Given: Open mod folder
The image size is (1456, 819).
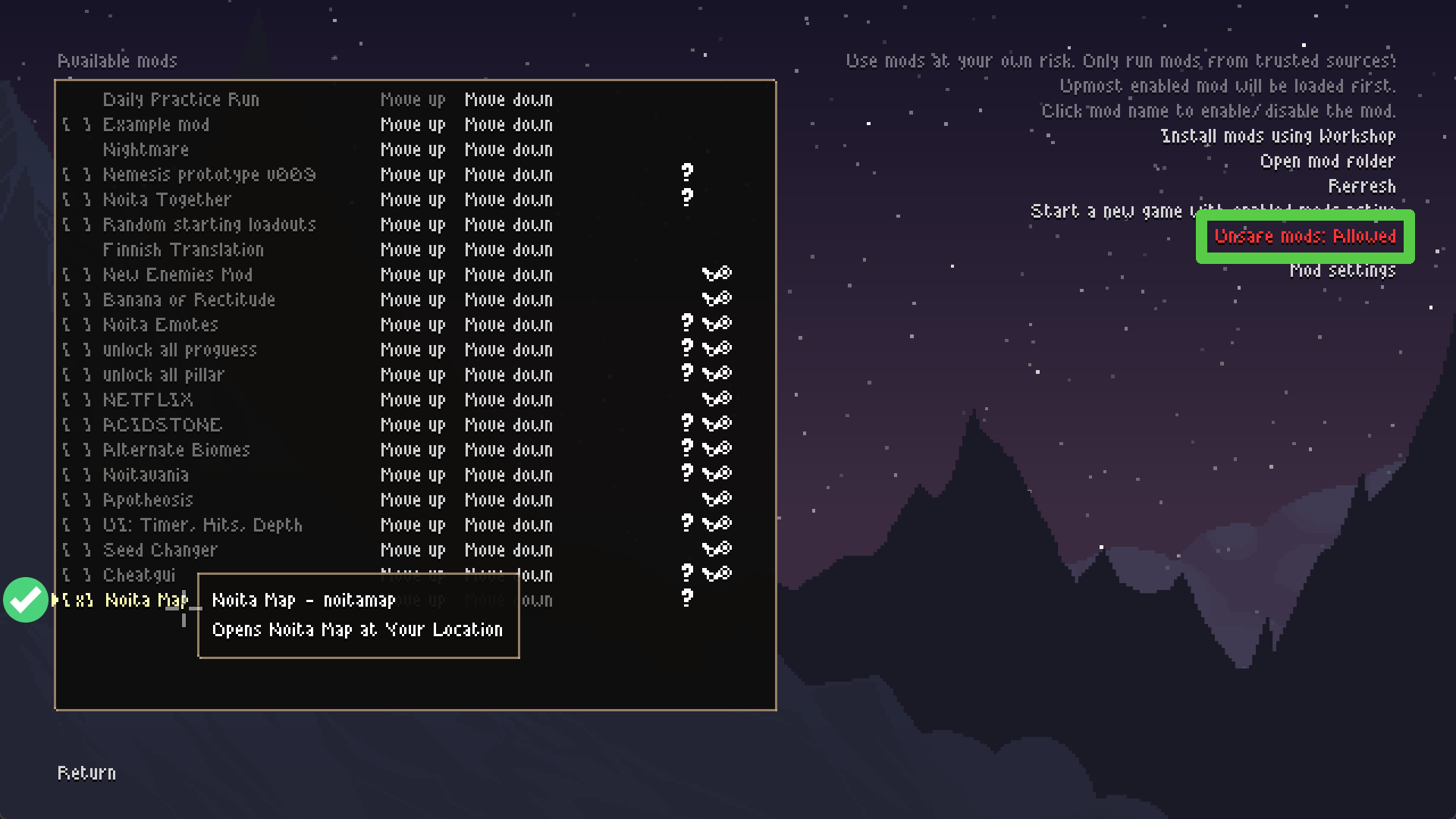Looking at the screenshot, I should pos(1327,162).
